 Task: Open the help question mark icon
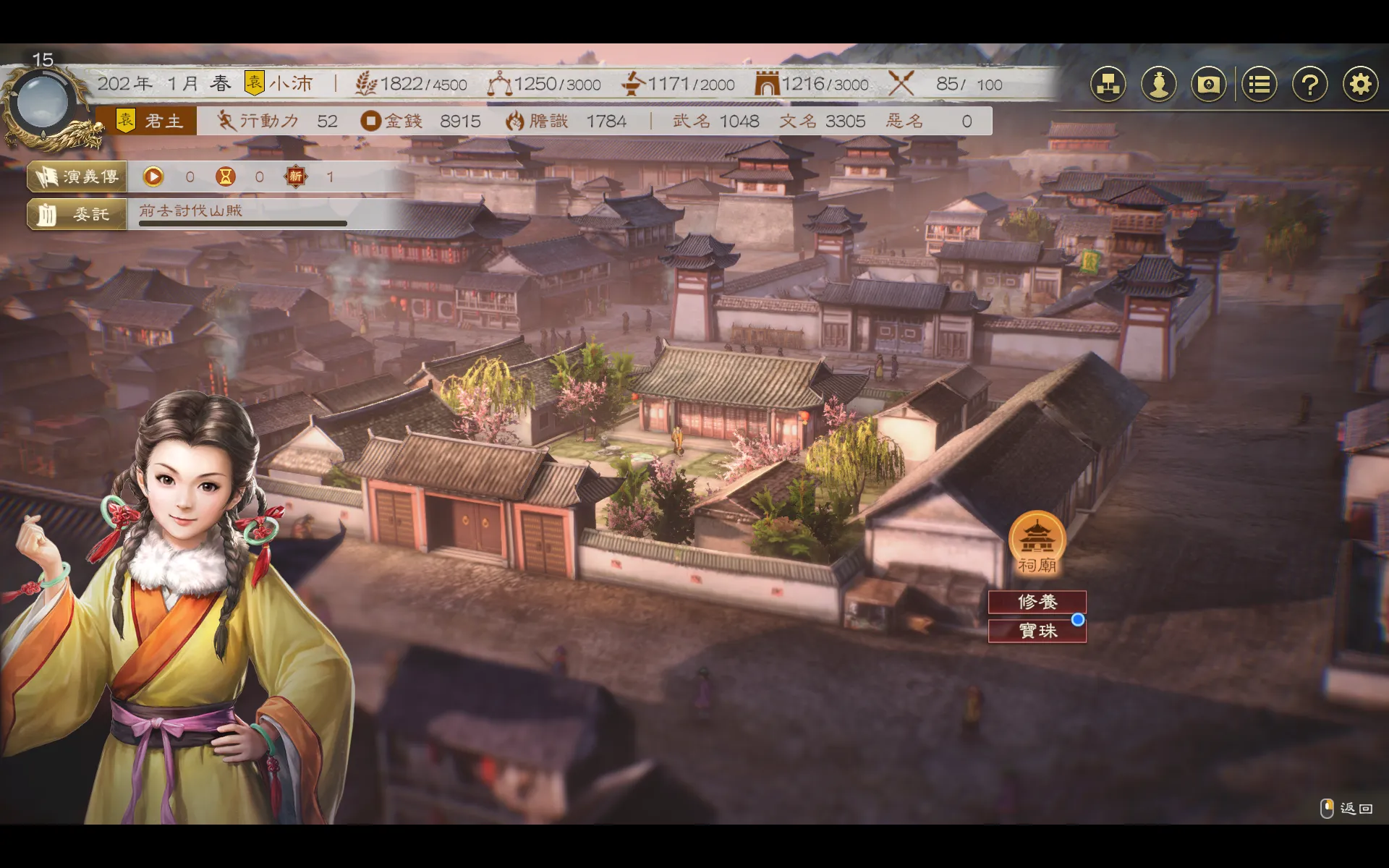tap(1309, 85)
